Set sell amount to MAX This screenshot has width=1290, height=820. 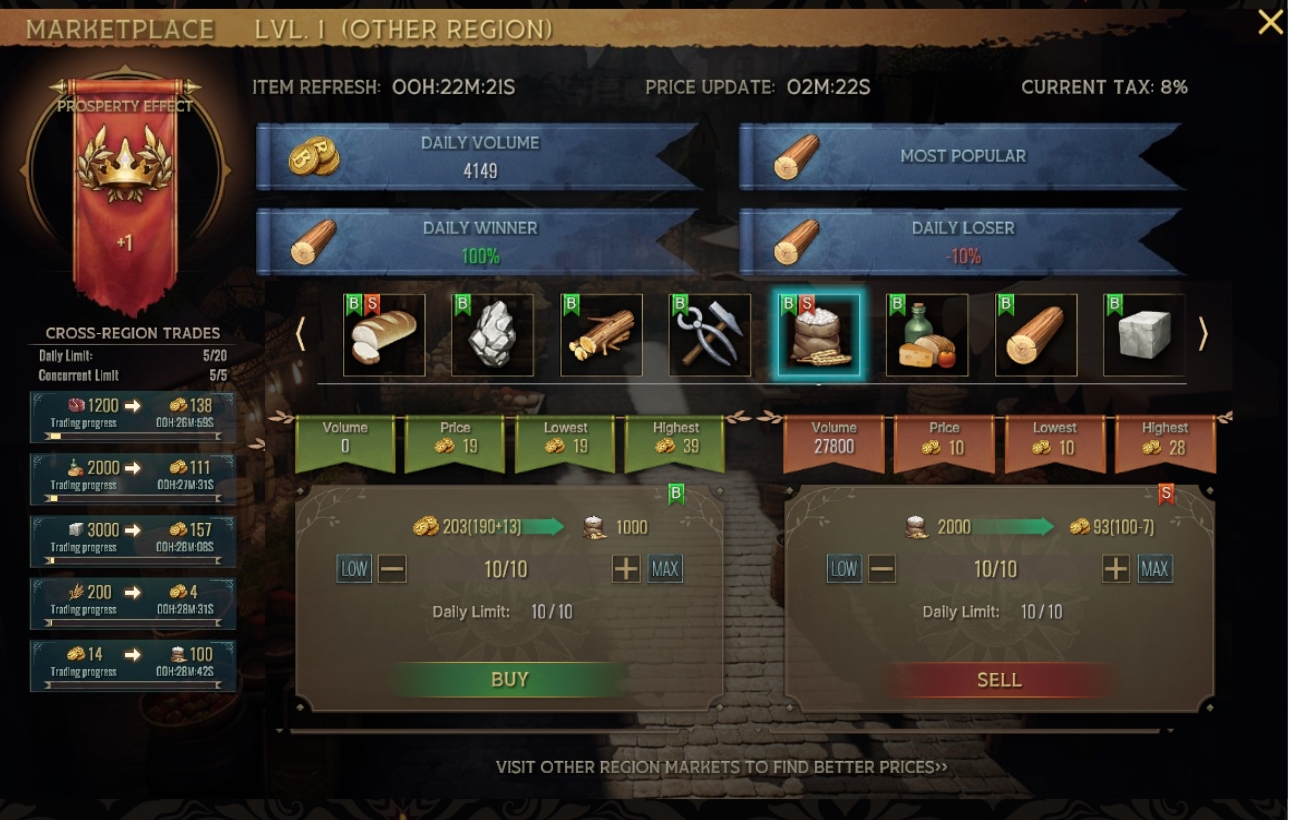(1155, 570)
